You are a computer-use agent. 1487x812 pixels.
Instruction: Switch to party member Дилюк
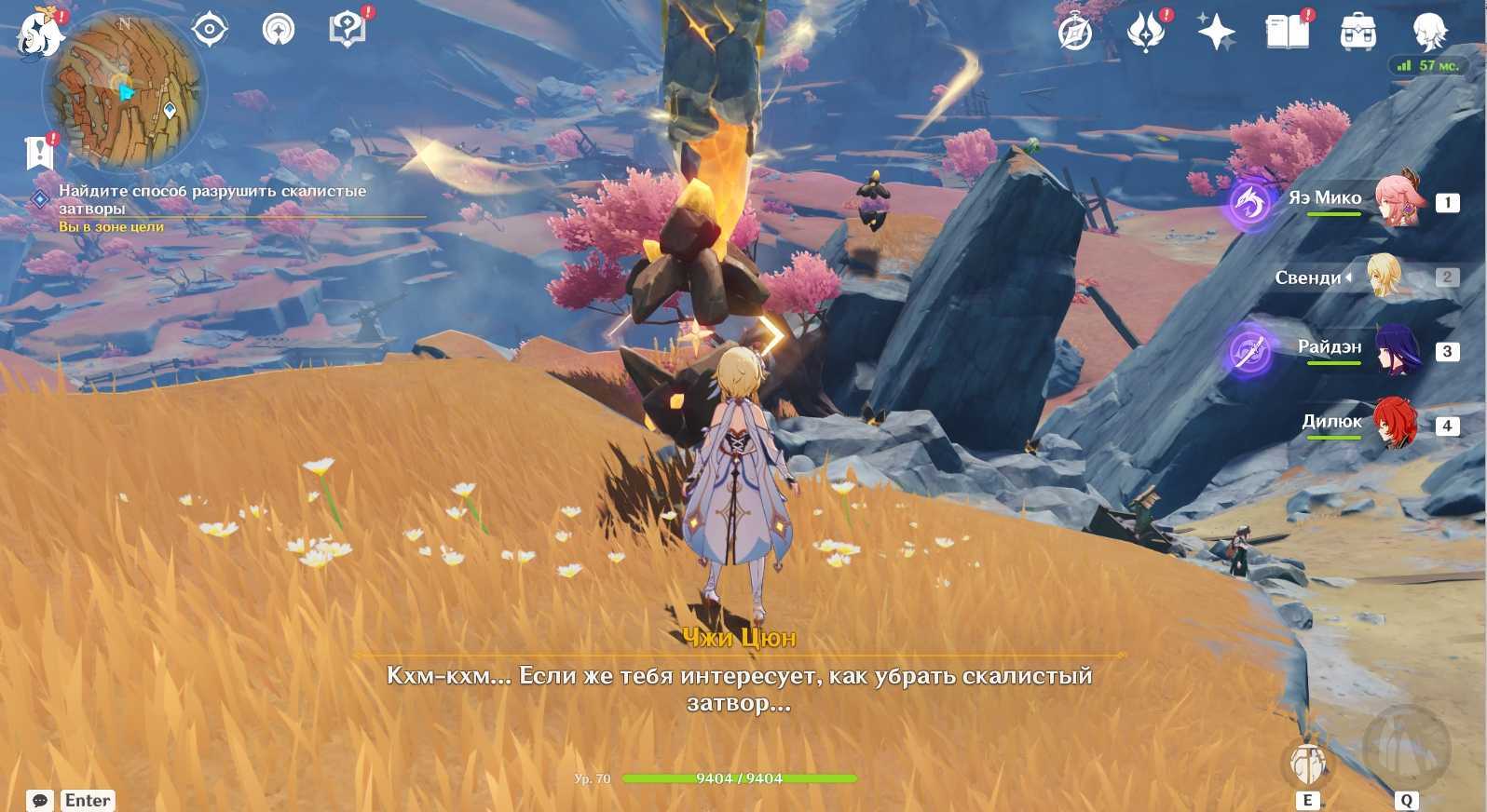click(1396, 425)
